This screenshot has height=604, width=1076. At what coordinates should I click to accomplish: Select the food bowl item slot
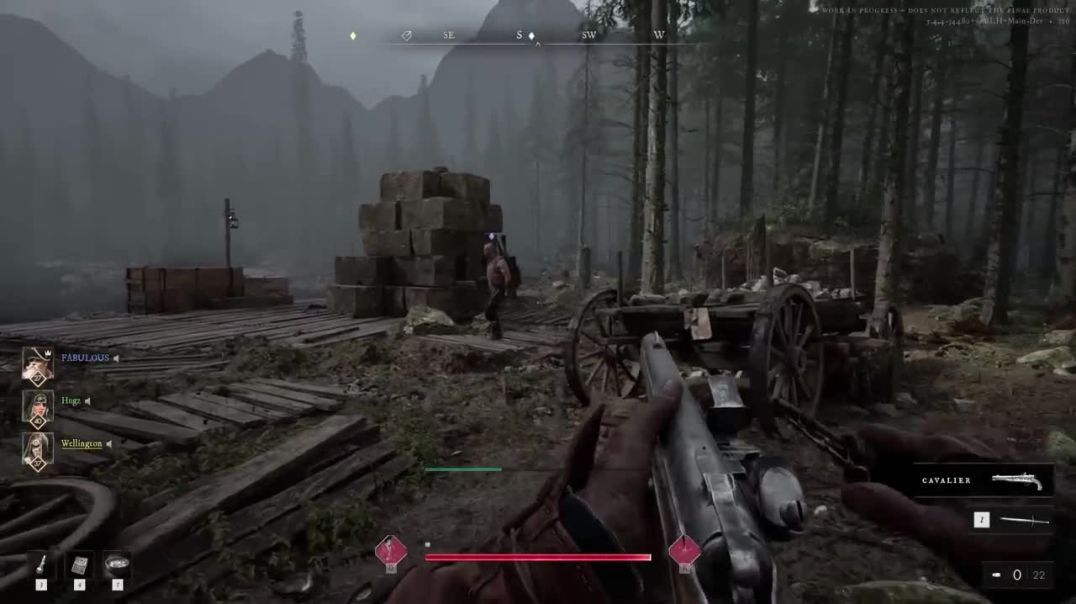[117, 564]
